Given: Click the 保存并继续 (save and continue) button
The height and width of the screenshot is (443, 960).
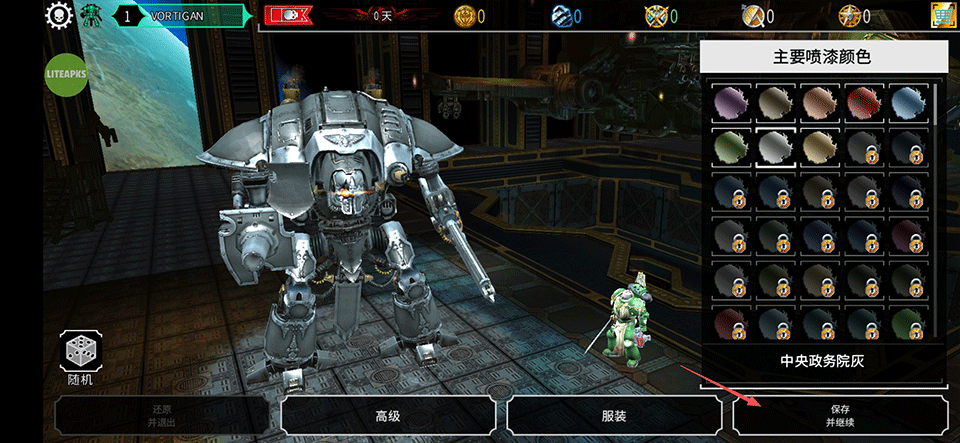Looking at the screenshot, I should point(840,414).
